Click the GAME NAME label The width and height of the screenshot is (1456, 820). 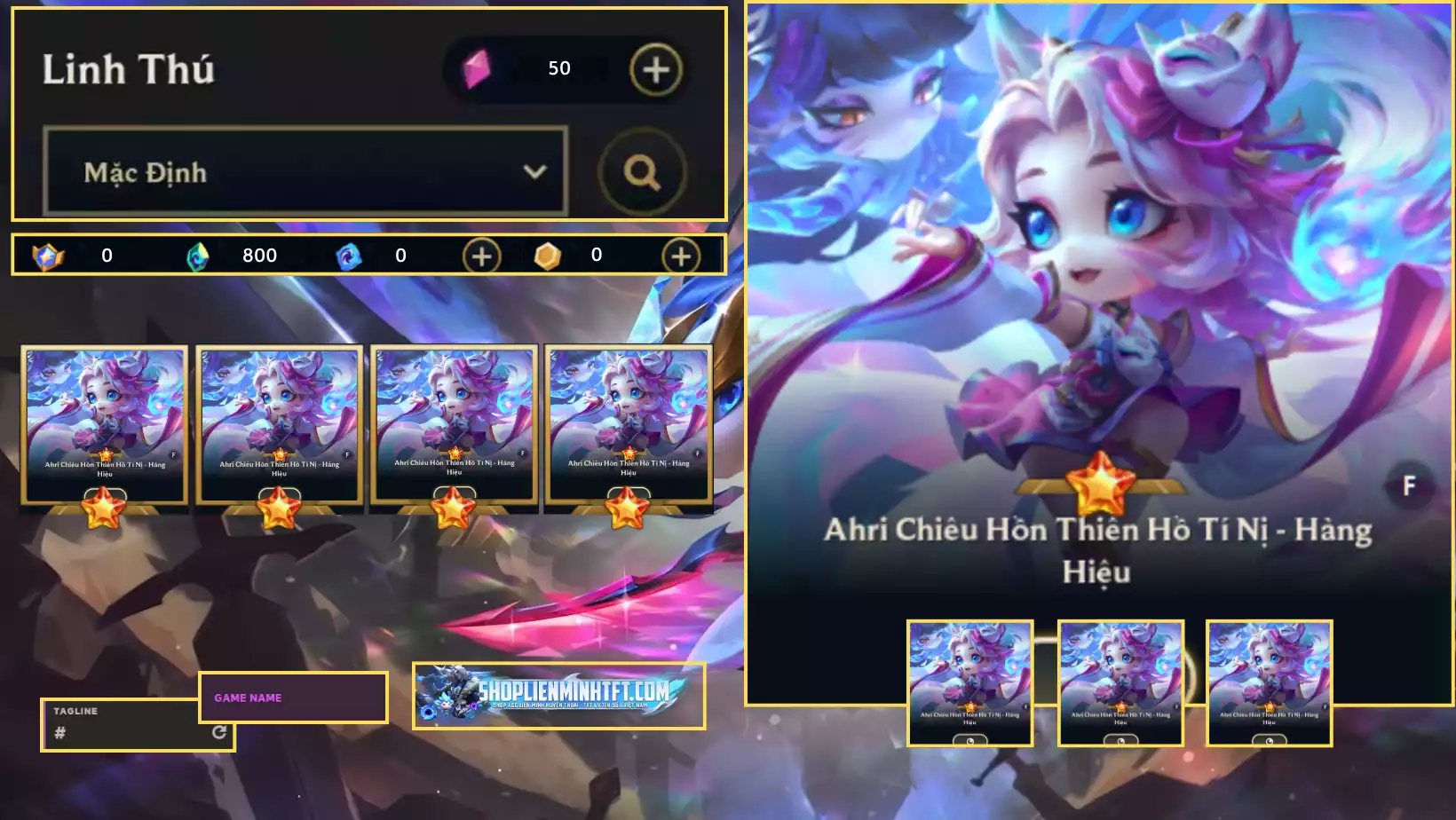click(x=249, y=698)
